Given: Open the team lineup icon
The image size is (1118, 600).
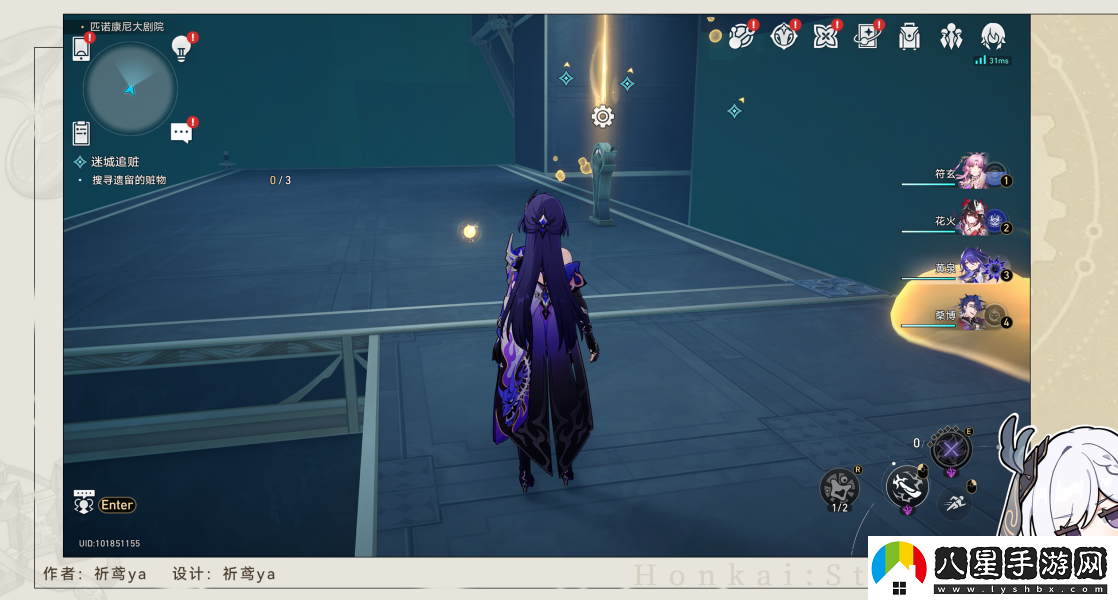Looking at the screenshot, I should pyautogui.click(x=950, y=37).
